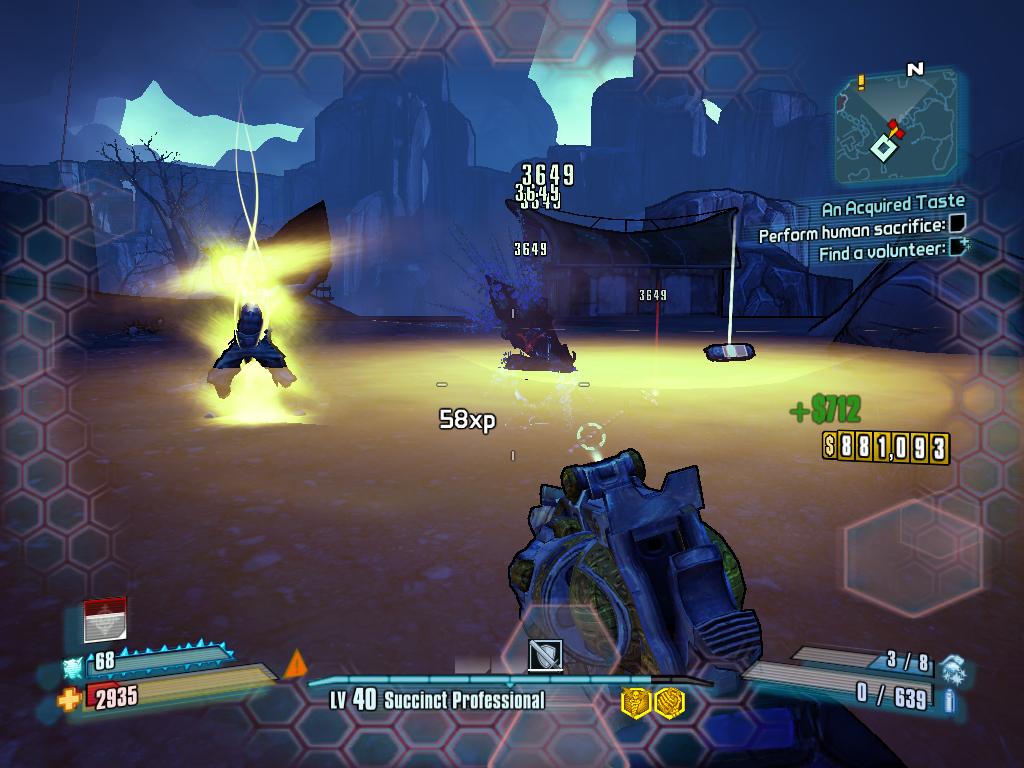Click the orange health cross icon
This screenshot has height=768, width=1024.
click(70, 698)
